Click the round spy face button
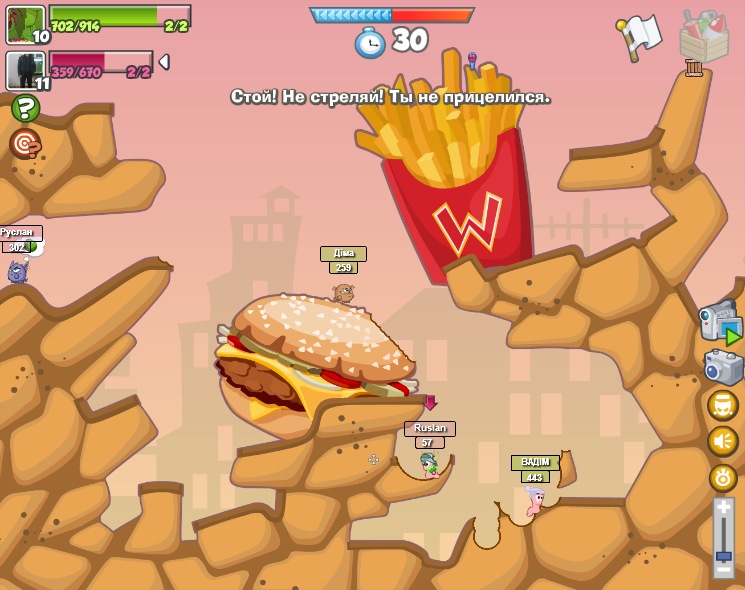Screen dimensions: 745x590 pos(722,405)
